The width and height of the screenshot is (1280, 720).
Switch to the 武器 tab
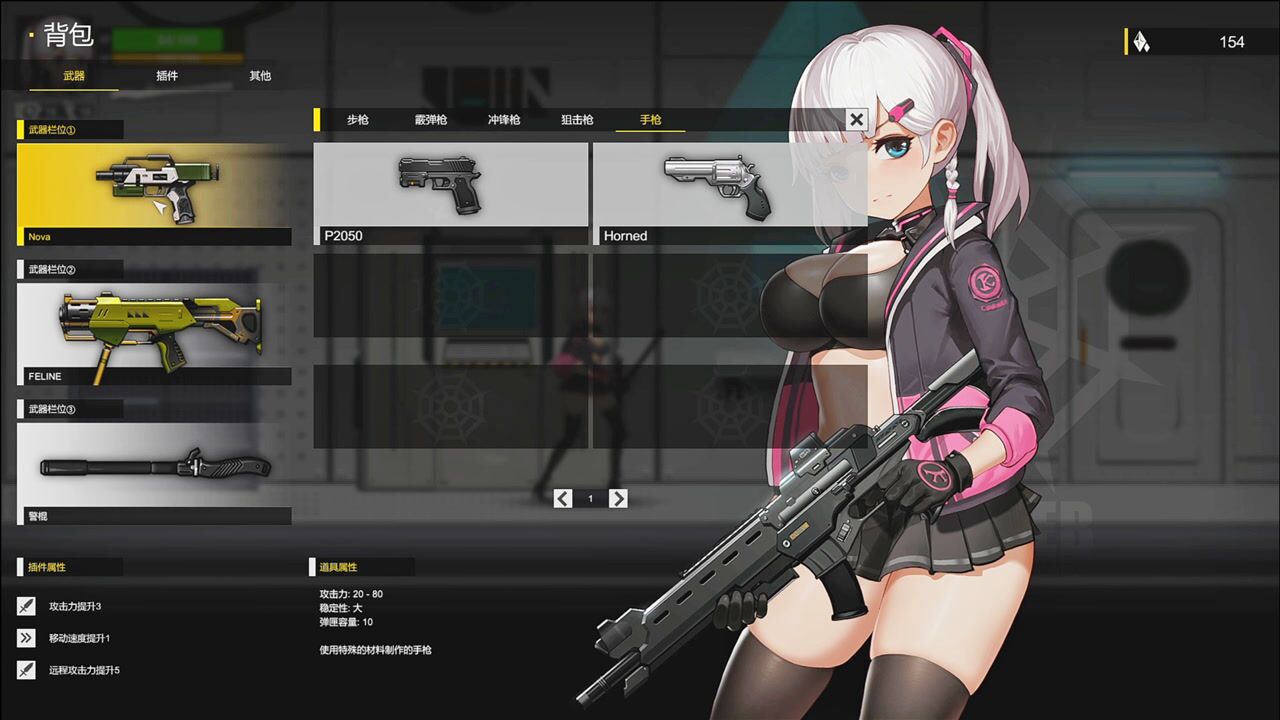[74, 76]
